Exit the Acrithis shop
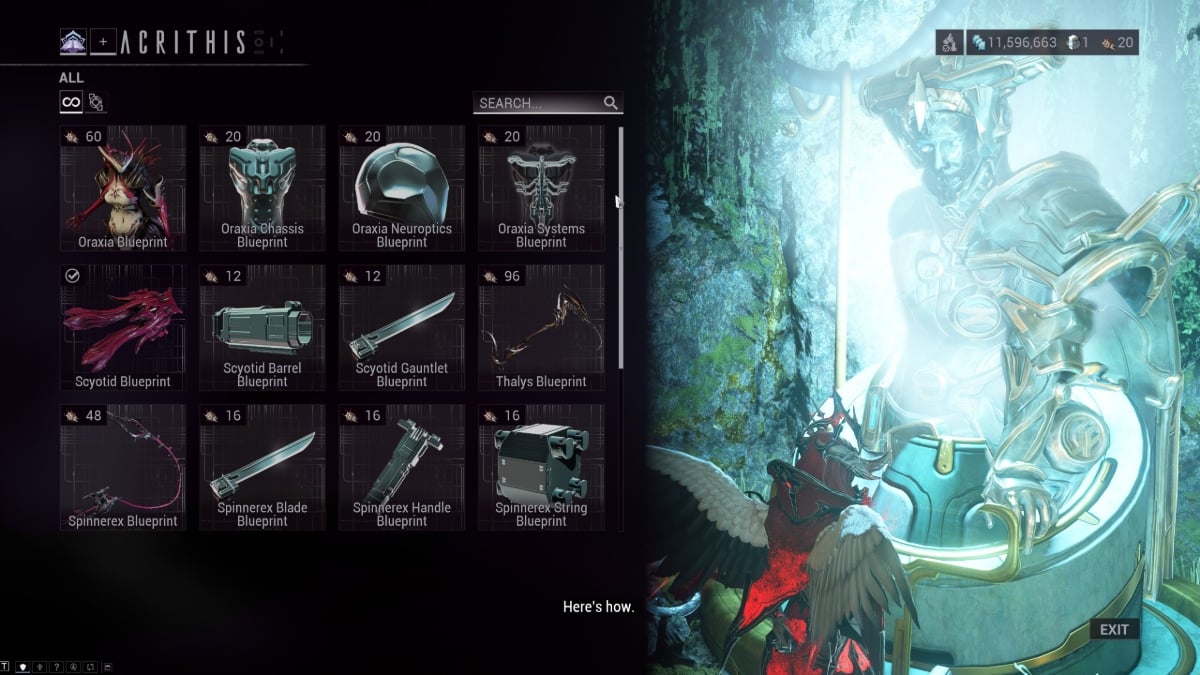The height and width of the screenshot is (675, 1200). click(x=1113, y=629)
